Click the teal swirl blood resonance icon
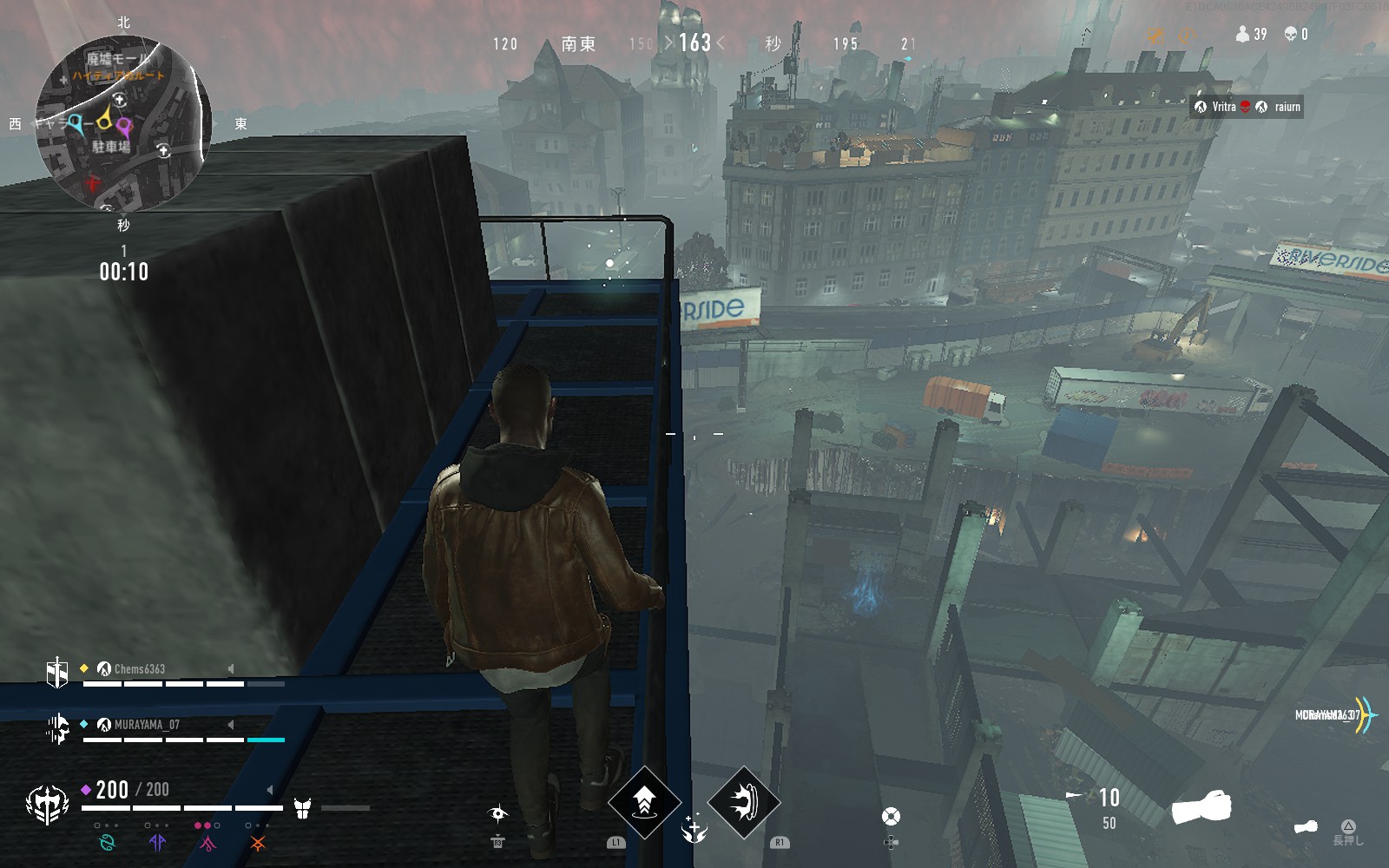Screen dimensions: 1389x868 (108, 842)
